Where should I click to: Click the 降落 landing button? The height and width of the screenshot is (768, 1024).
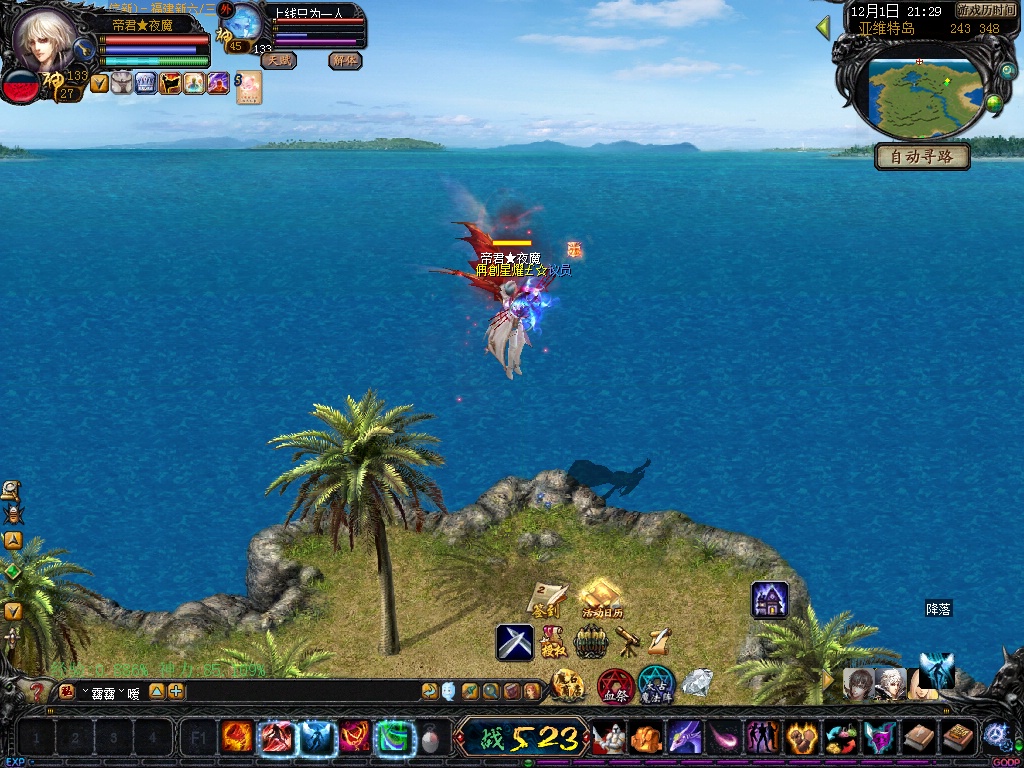point(938,608)
